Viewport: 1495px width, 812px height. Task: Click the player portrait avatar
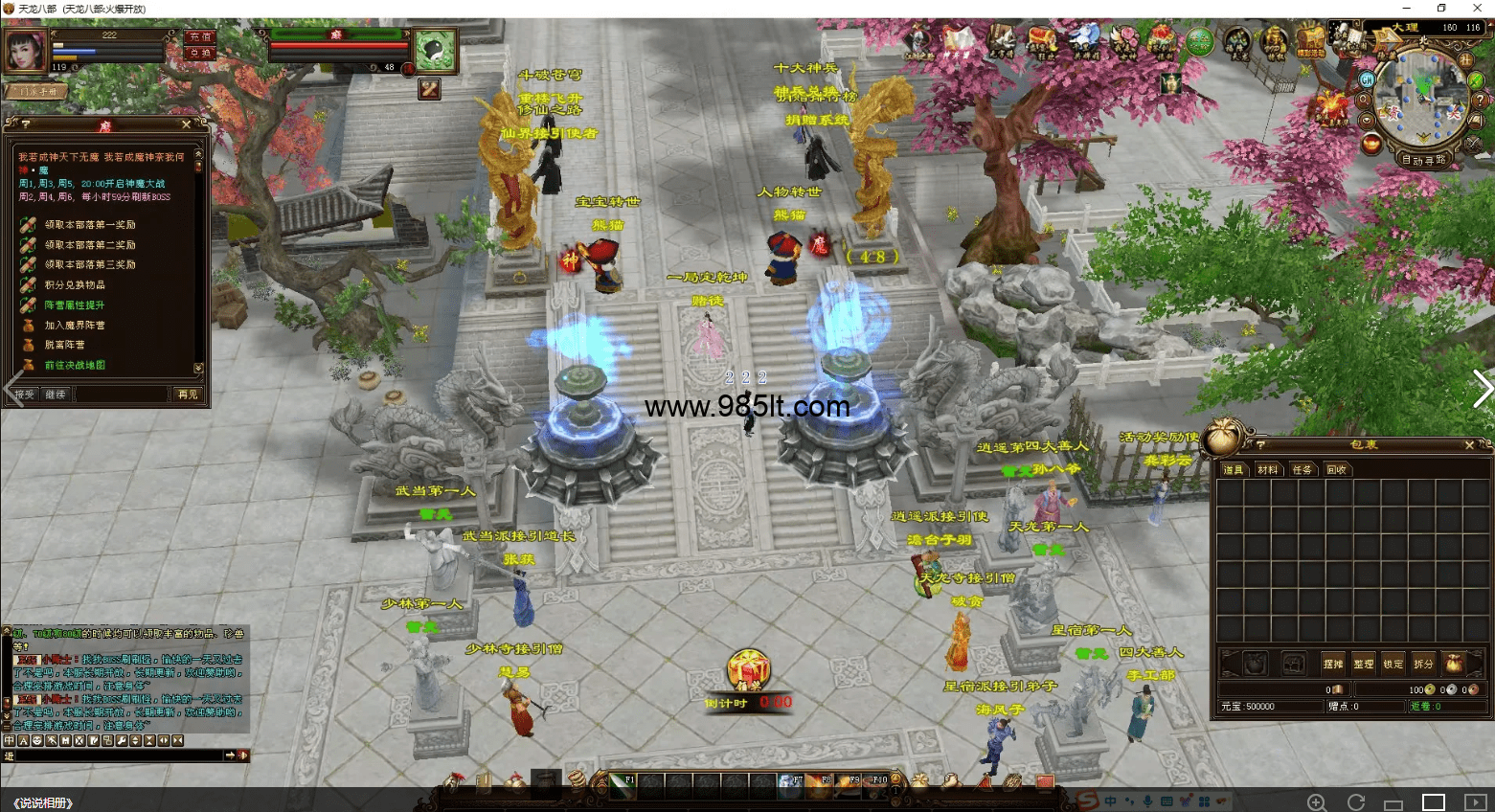[x=26, y=50]
